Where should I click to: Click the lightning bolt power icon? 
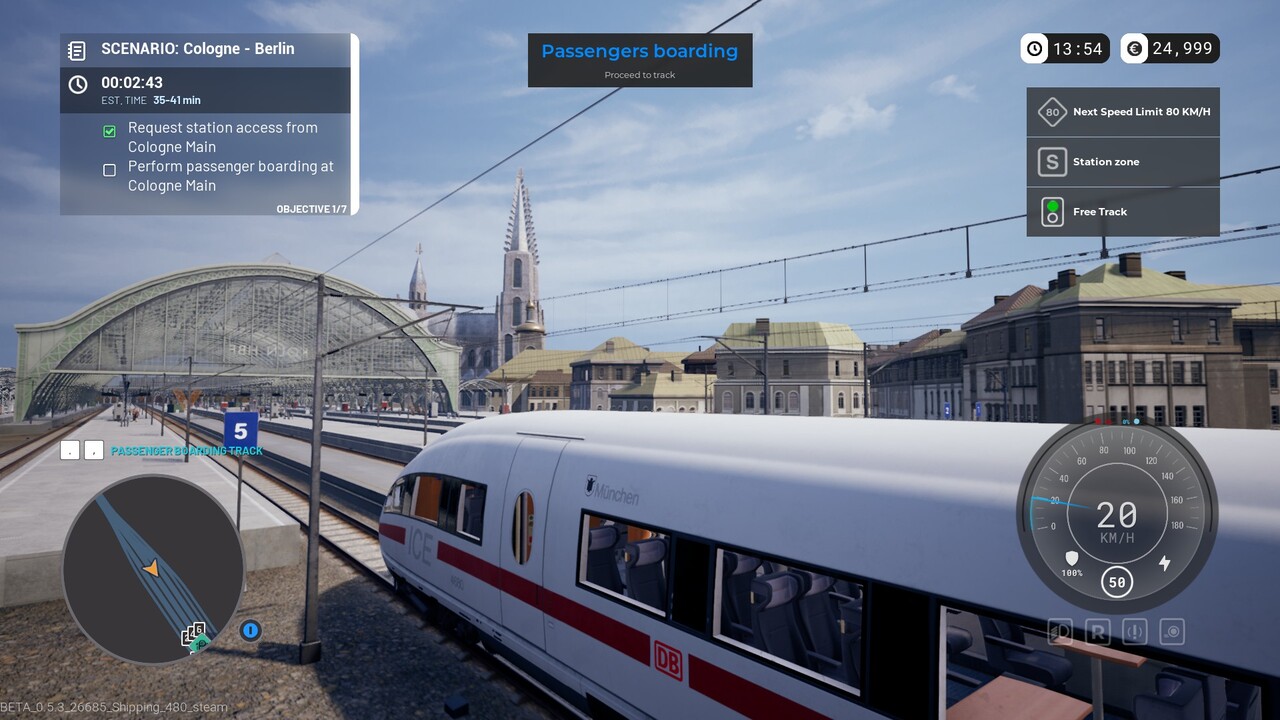click(1164, 563)
